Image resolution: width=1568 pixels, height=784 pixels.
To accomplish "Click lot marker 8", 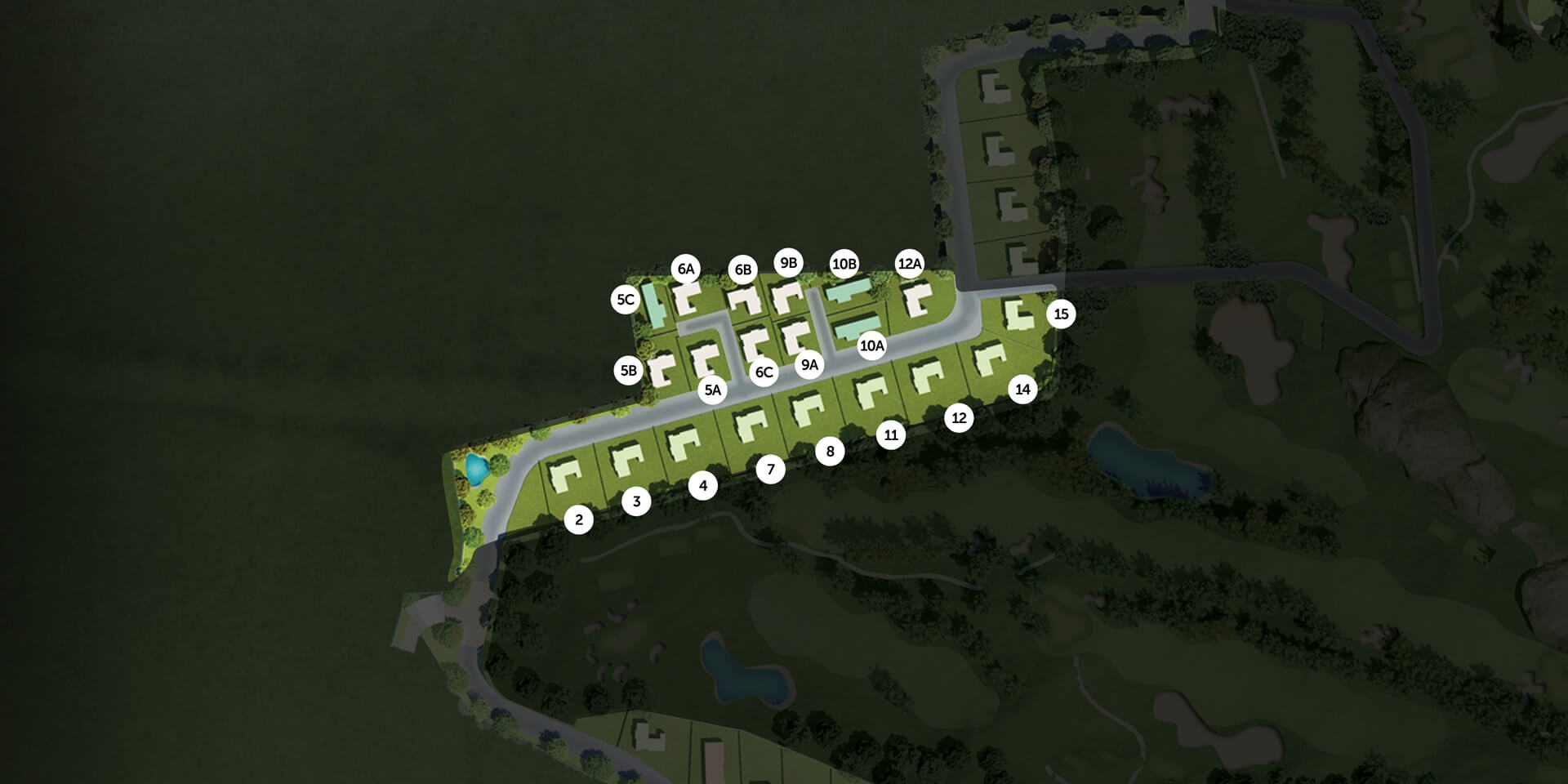I will (x=830, y=452).
